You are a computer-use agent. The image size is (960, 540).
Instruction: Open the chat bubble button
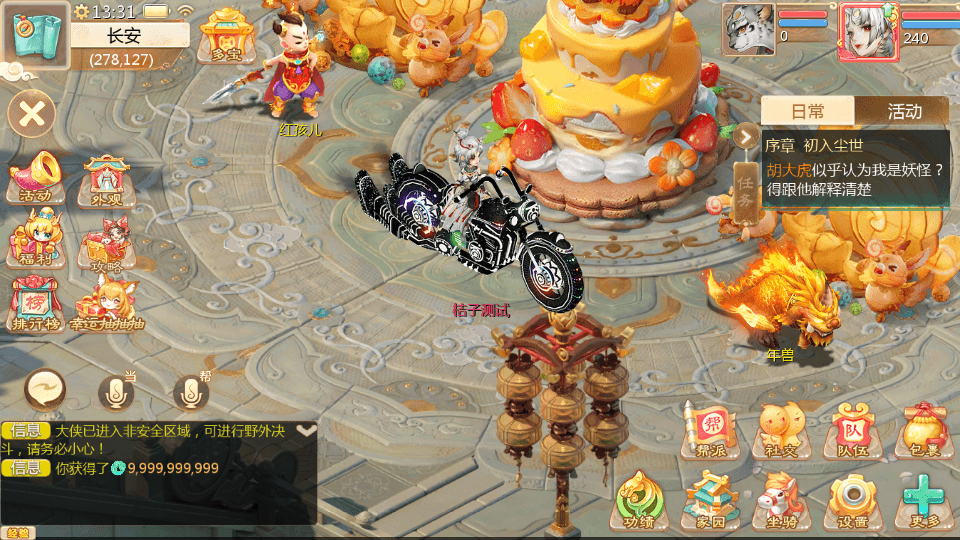46,388
